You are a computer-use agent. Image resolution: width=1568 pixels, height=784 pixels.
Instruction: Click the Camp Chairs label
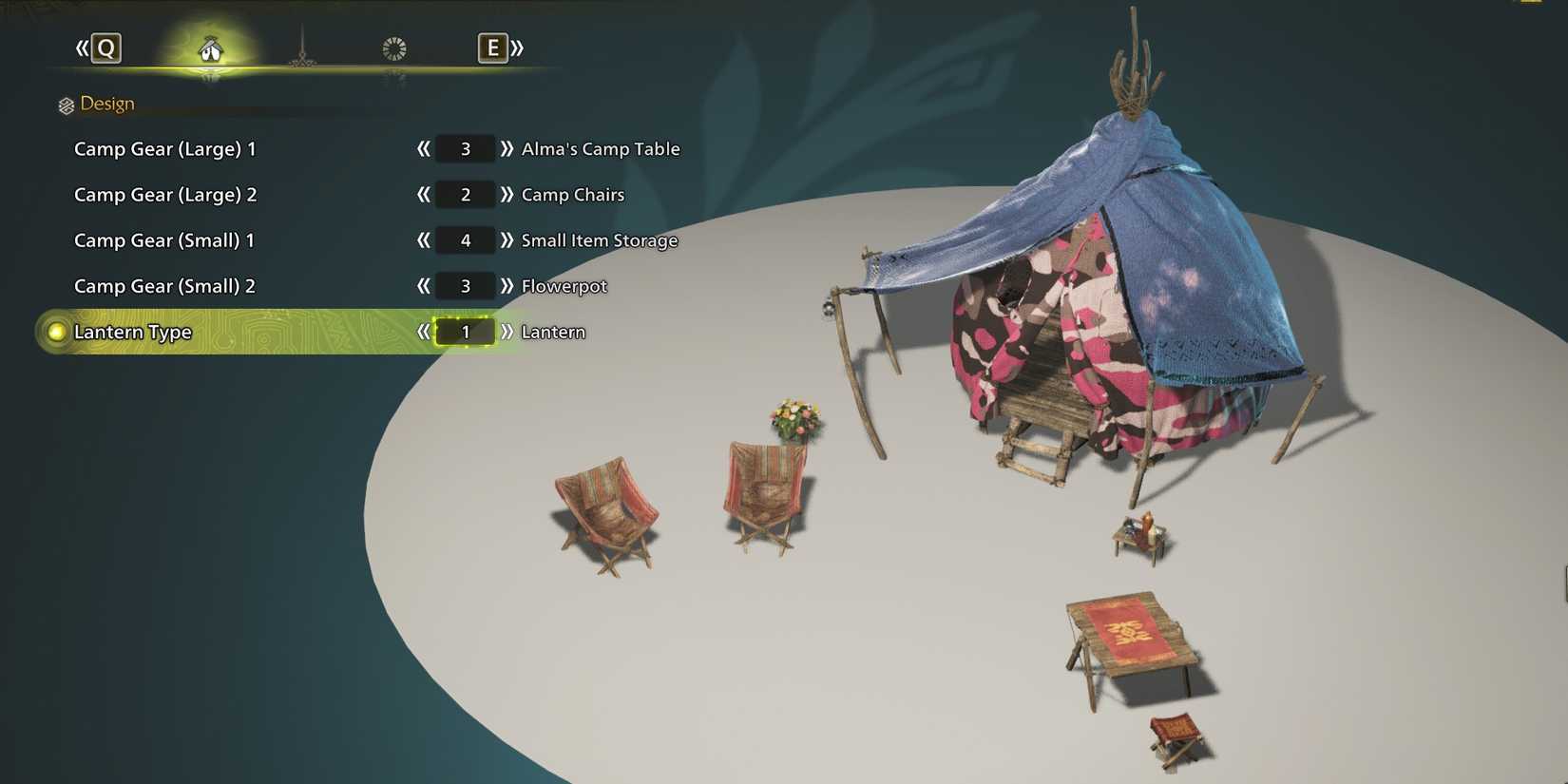(x=572, y=195)
